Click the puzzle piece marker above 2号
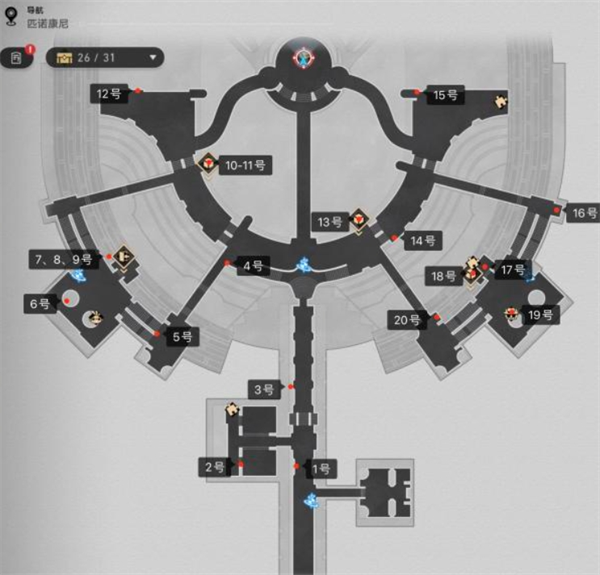 [233, 408]
